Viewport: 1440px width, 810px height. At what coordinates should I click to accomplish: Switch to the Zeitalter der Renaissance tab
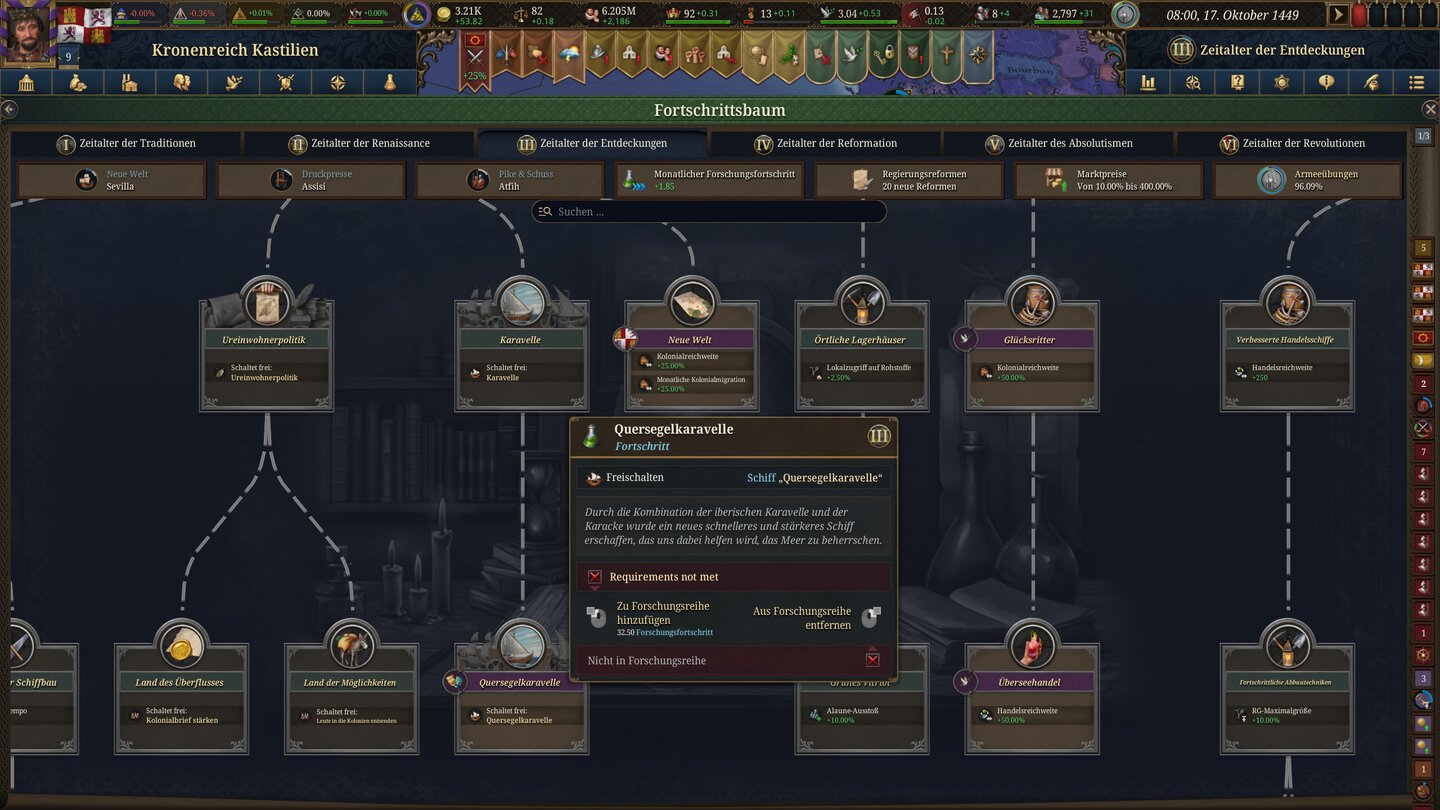(360, 143)
